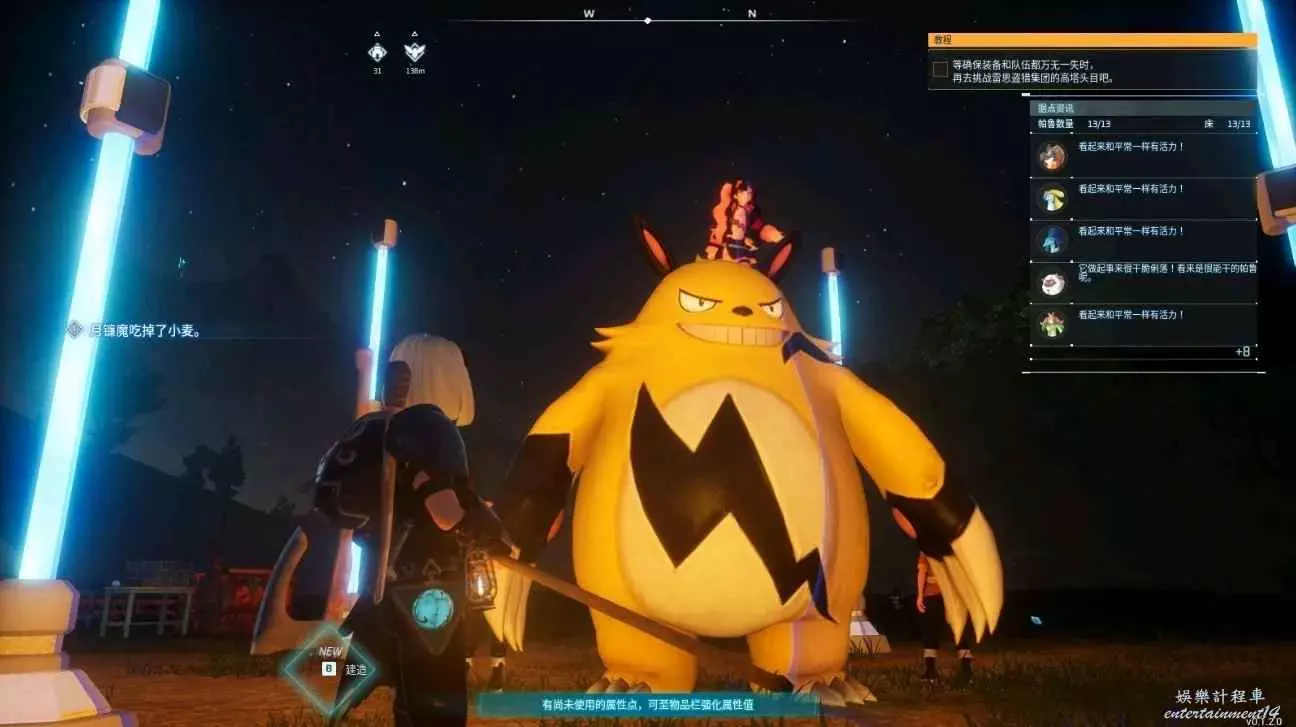Click the compass bar center marker
The width and height of the screenshot is (1296, 727).
pos(648,20)
